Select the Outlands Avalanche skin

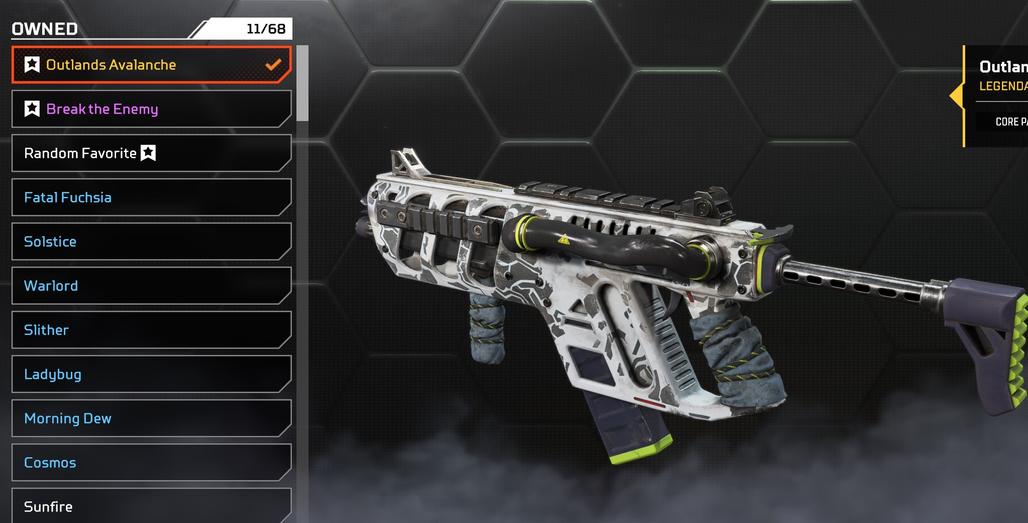click(150, 65)
